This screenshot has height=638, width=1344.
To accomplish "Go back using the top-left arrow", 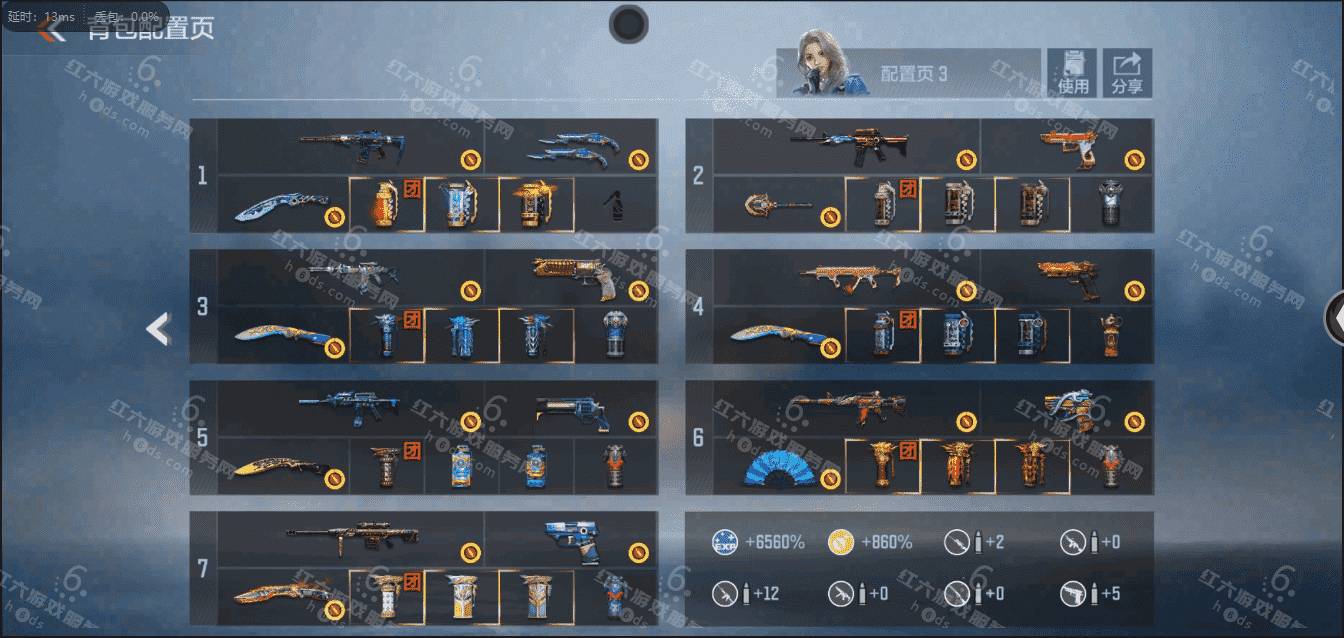I will click(x=50, y=29).
